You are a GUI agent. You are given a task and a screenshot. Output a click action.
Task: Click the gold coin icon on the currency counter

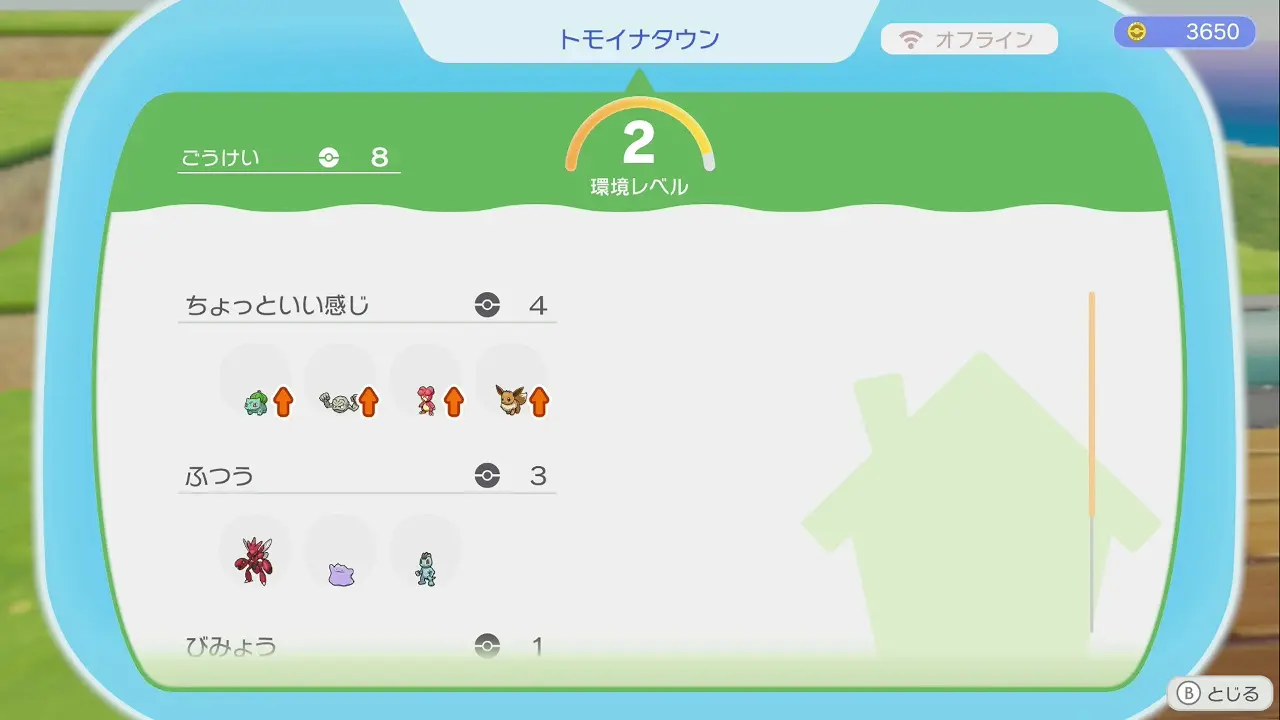1135,31
